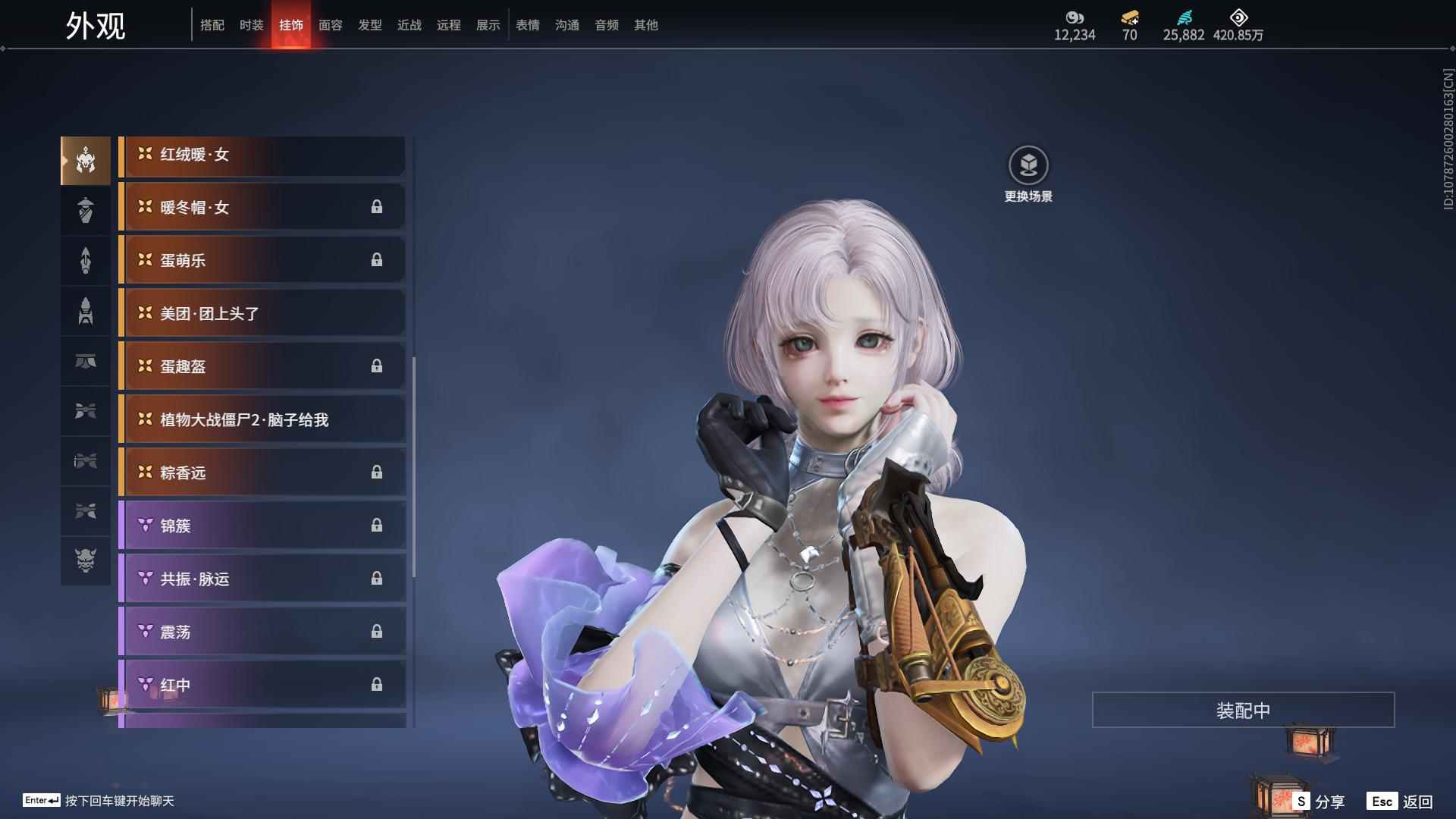Open the 表情 category tab
1456x819 pixels.
(527, 25)
